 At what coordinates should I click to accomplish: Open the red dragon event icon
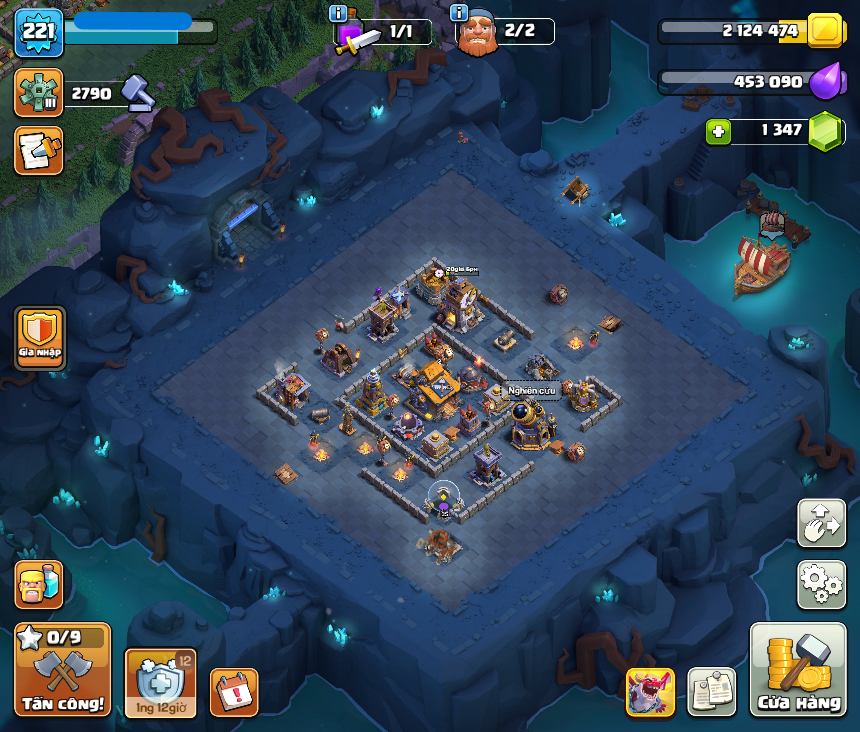pyautogui.click(x=650, y=692)
